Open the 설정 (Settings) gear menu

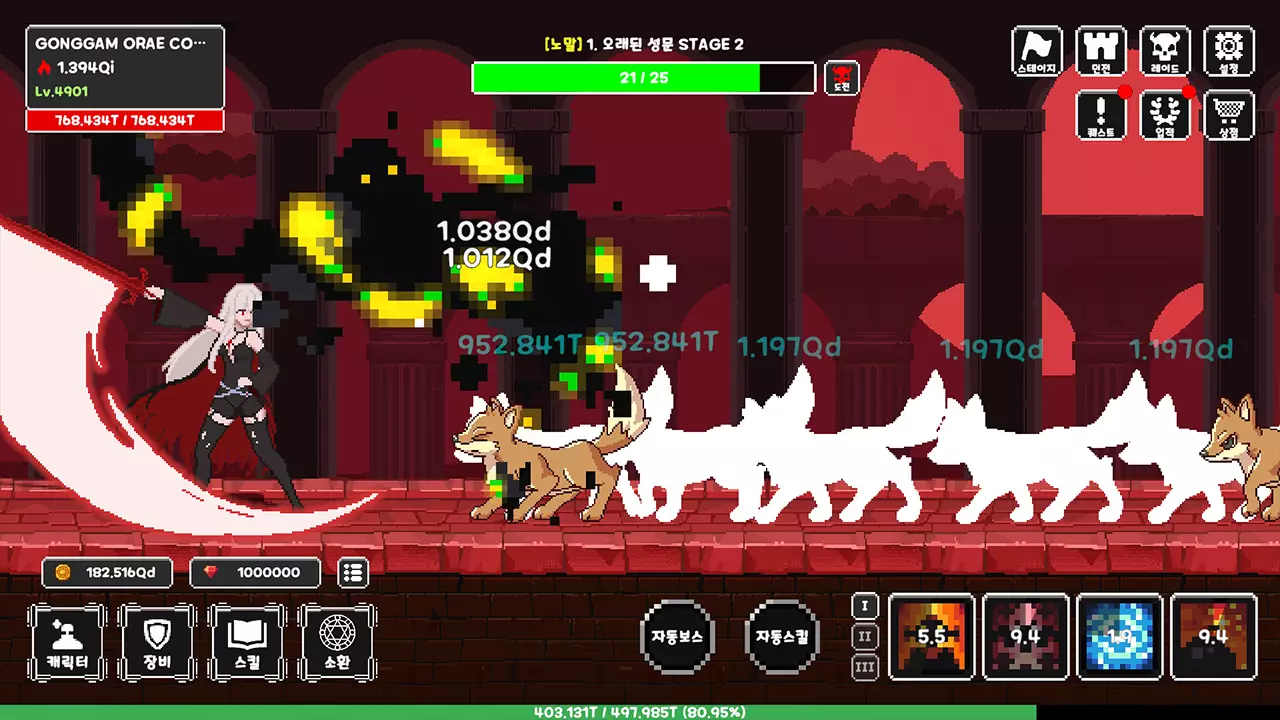(x=1229, y=51)
